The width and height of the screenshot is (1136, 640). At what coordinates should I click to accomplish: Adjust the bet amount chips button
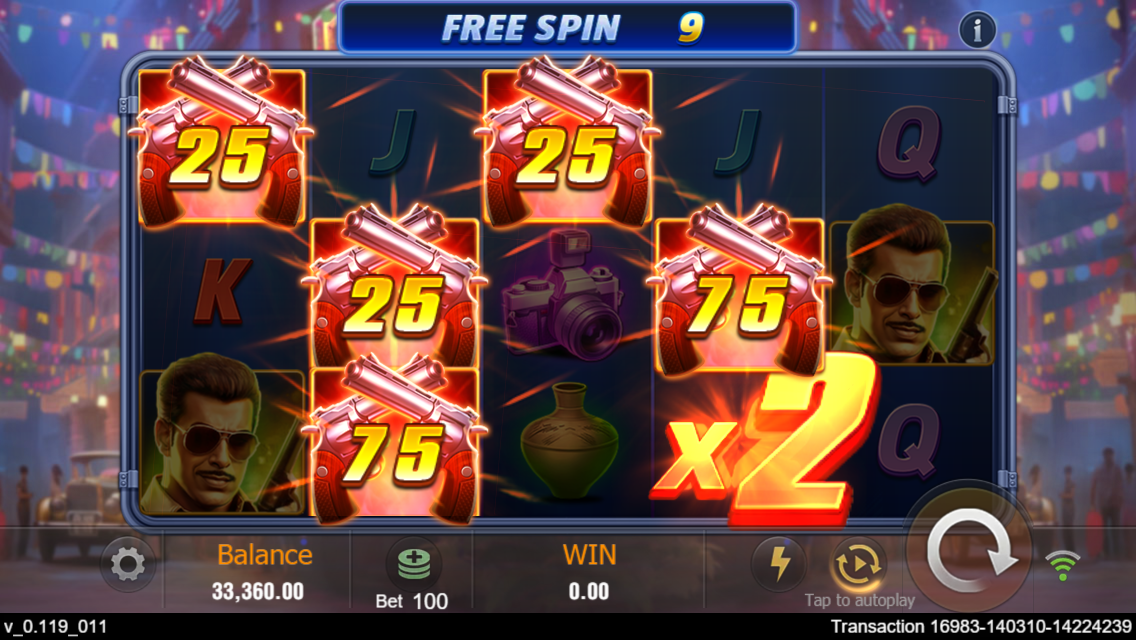point(412,566)
